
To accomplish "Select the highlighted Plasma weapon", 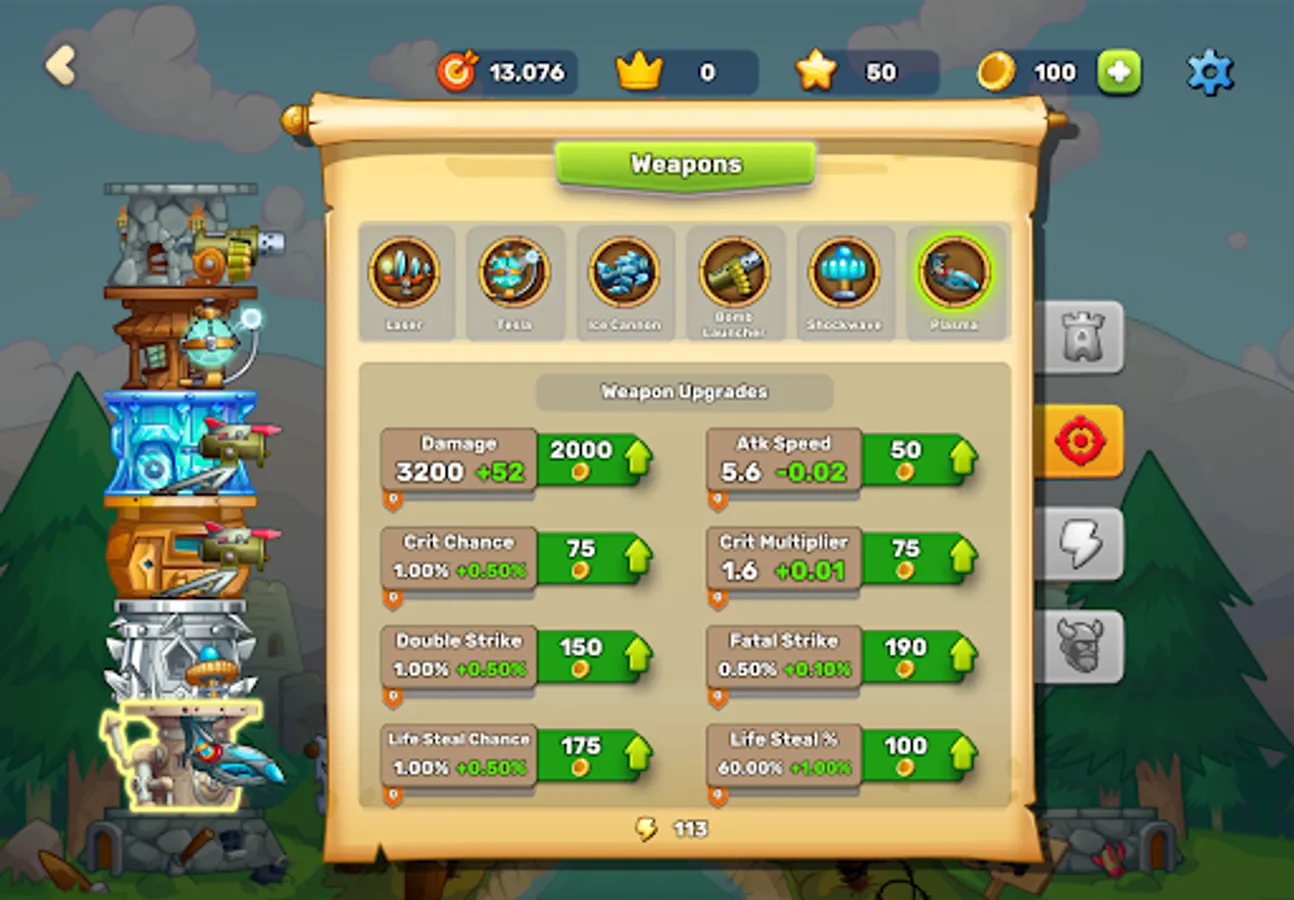I will click(955, 272).
